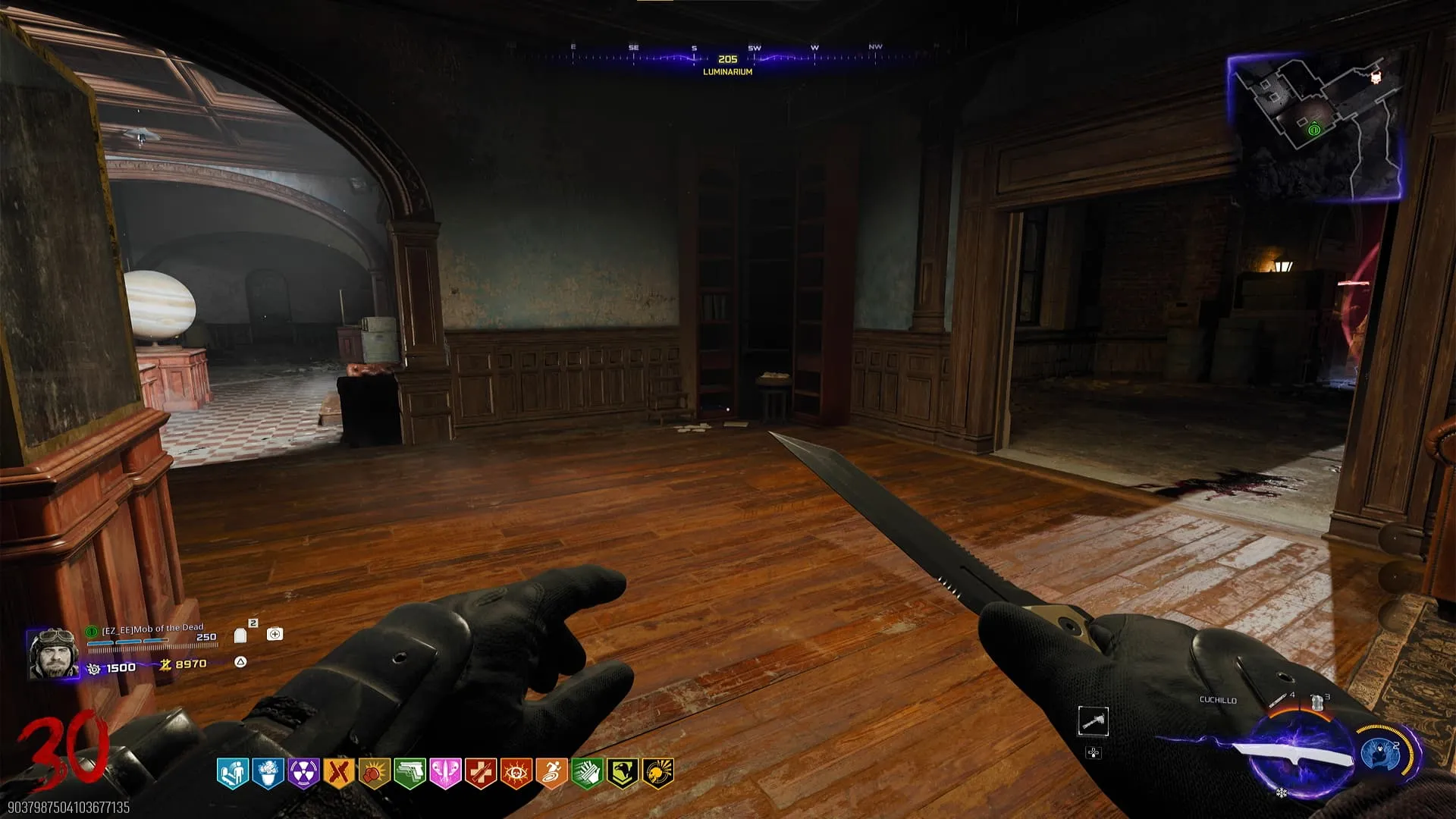This screenshot has width=1456, height=819.
Task: Click the yellow skull burst perk icon
Action: tap(658, 773)
